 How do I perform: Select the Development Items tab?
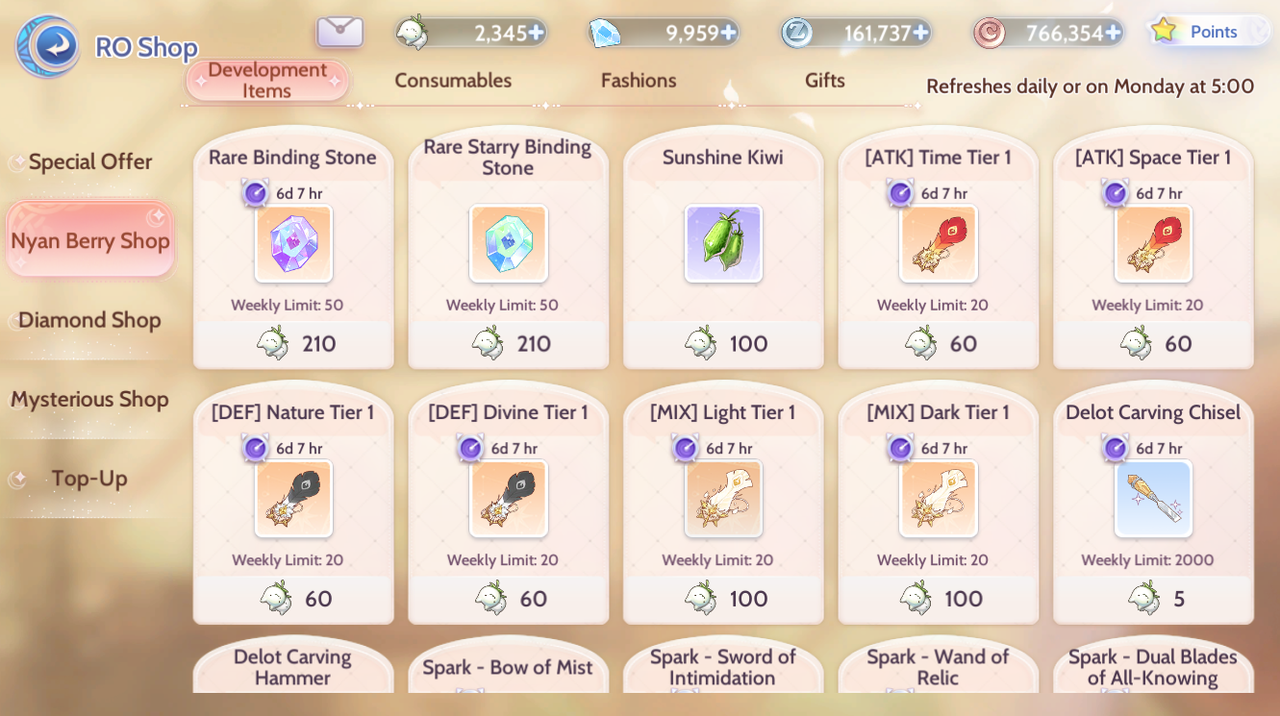(x=267, y=81)
